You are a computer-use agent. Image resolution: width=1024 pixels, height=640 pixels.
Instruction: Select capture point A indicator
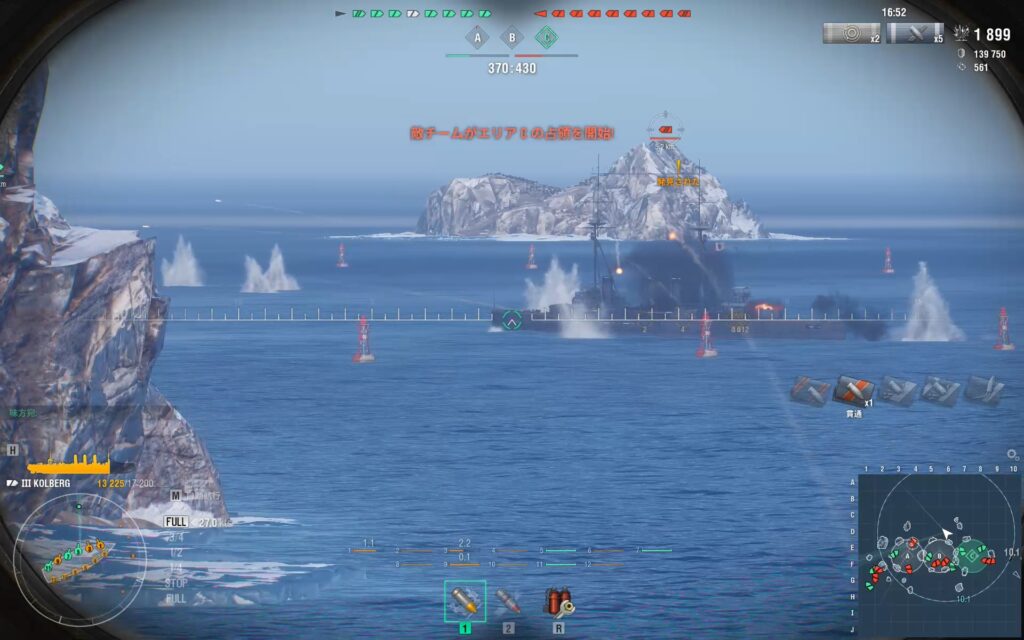tap(478, 39)
